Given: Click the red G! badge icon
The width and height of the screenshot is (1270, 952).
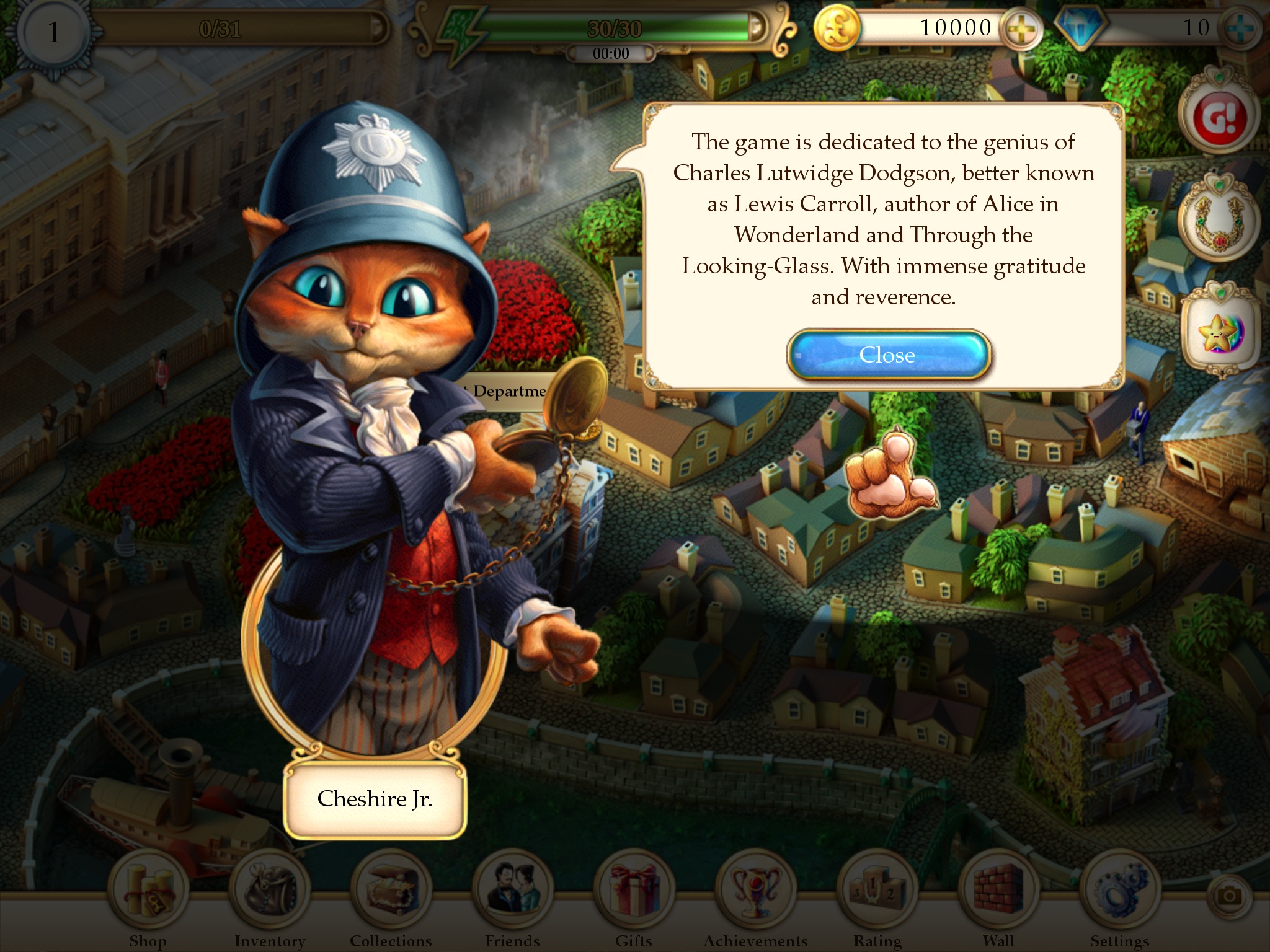Looking at the screenshot, I should coord(1219,117).
